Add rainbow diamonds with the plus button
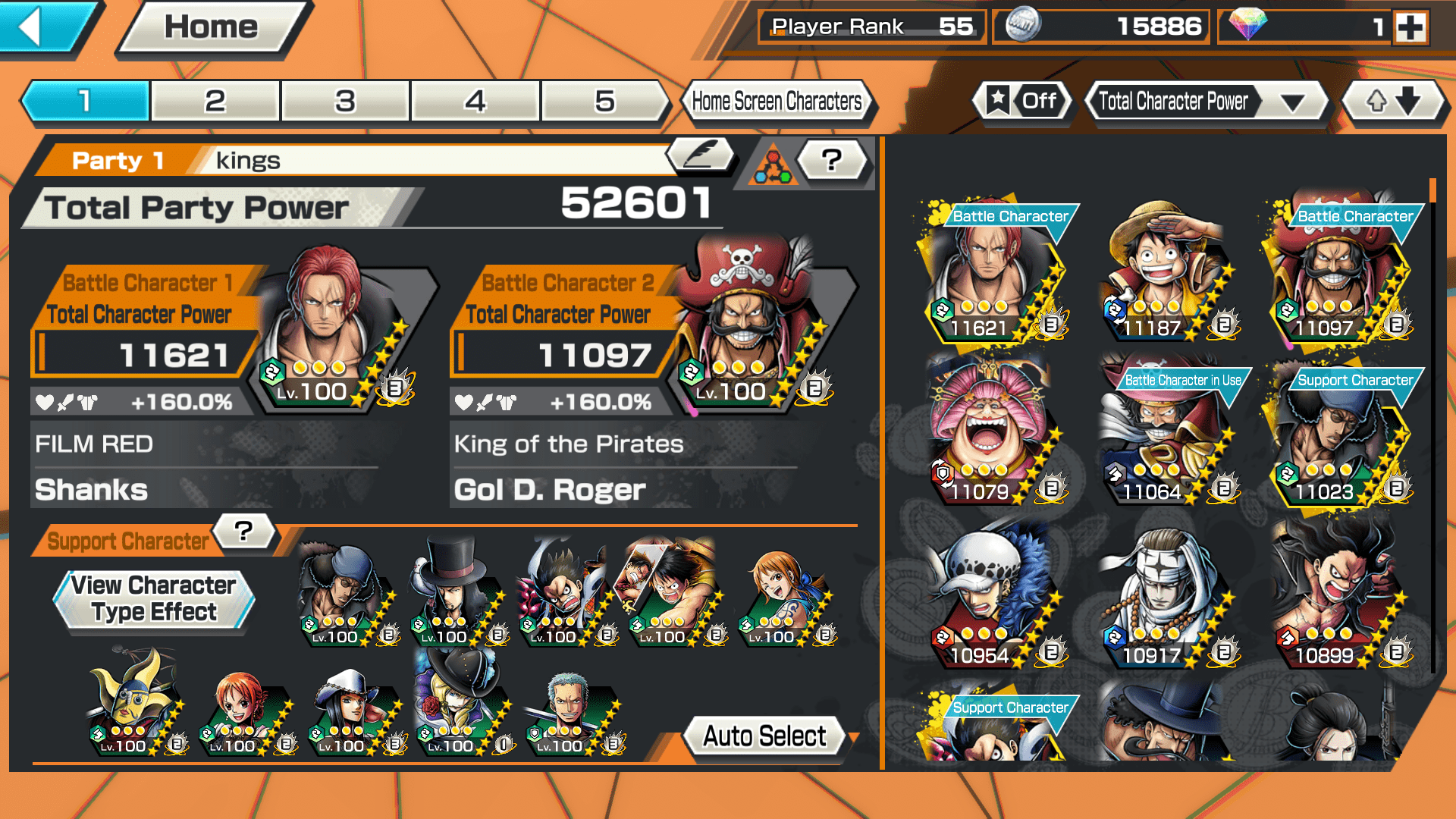The height and width of the screenshot is (819, 1456). click(x=1410, y=28)
